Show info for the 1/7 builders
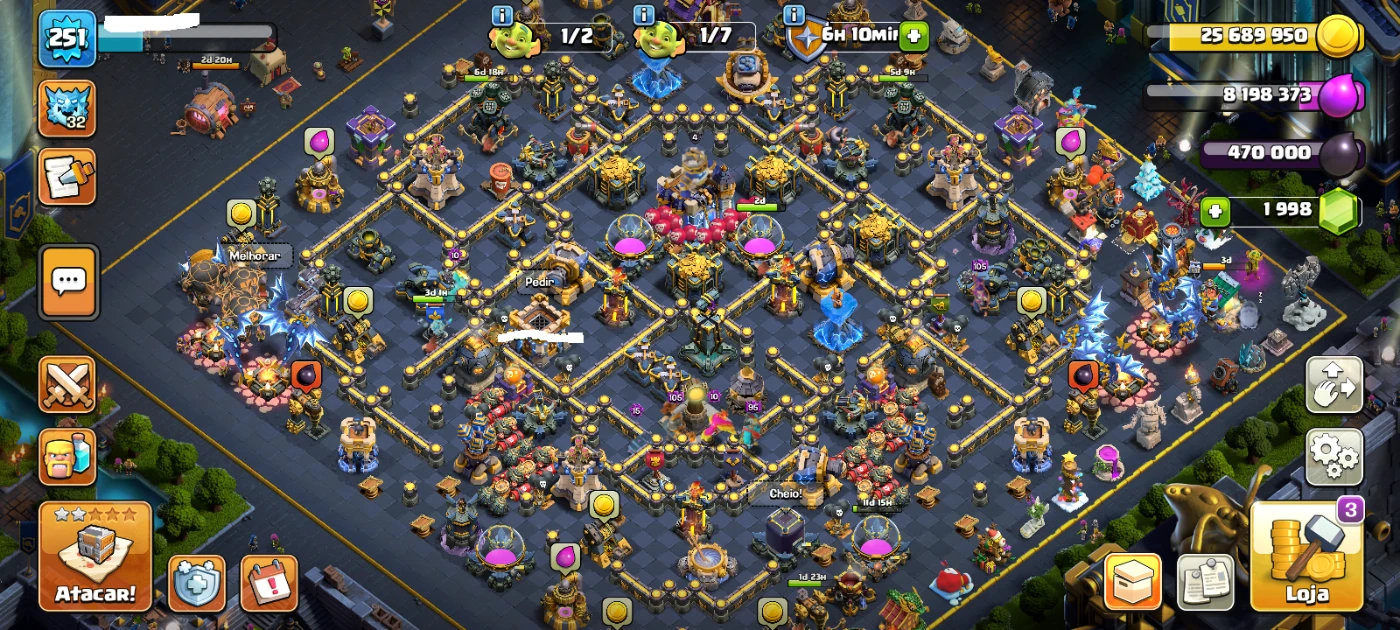The width and height of the screenshot is (1400, 630). [644, 15]
